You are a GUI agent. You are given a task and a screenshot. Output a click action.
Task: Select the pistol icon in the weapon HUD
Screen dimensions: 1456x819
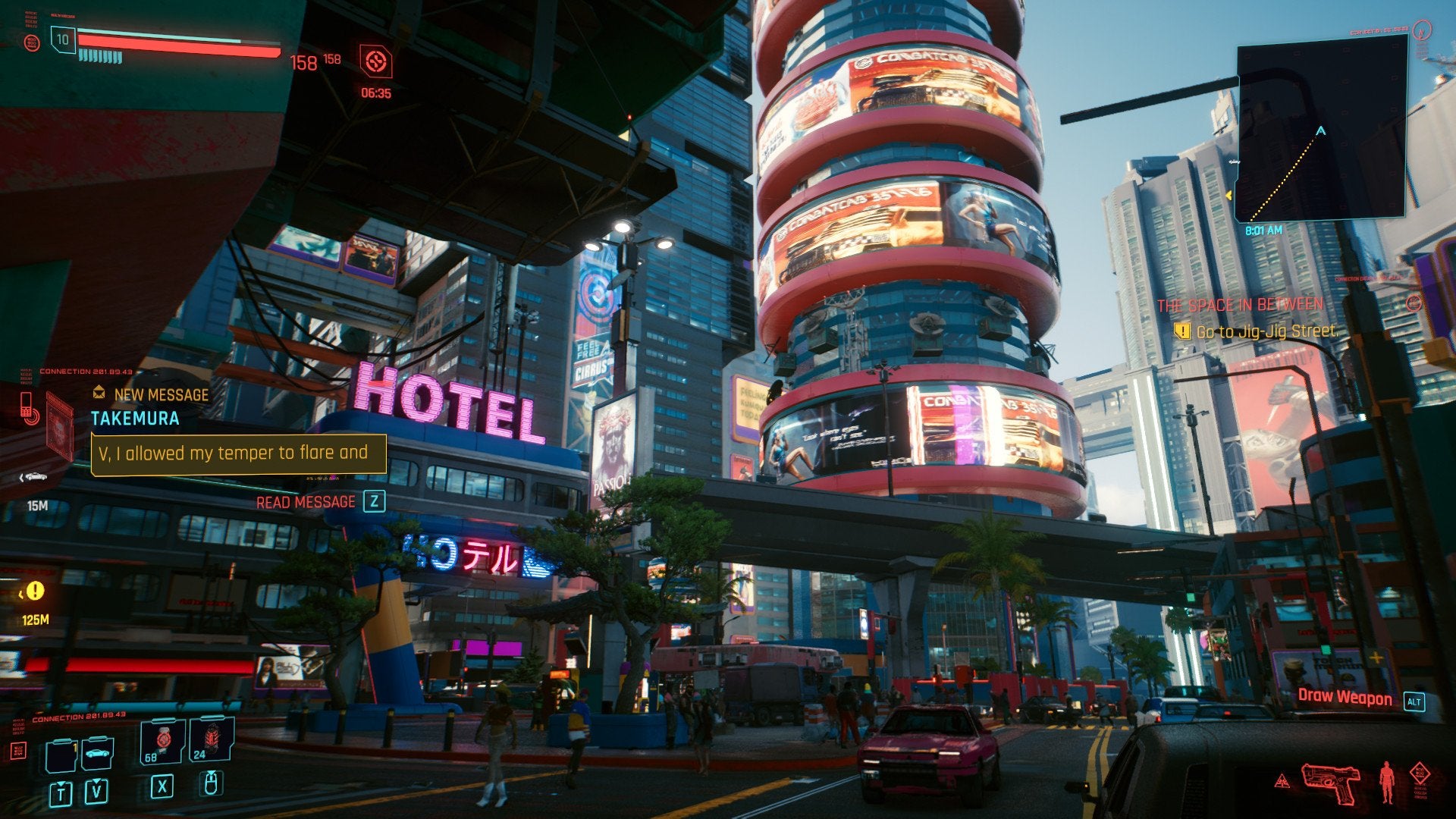tap(1331, 783)
